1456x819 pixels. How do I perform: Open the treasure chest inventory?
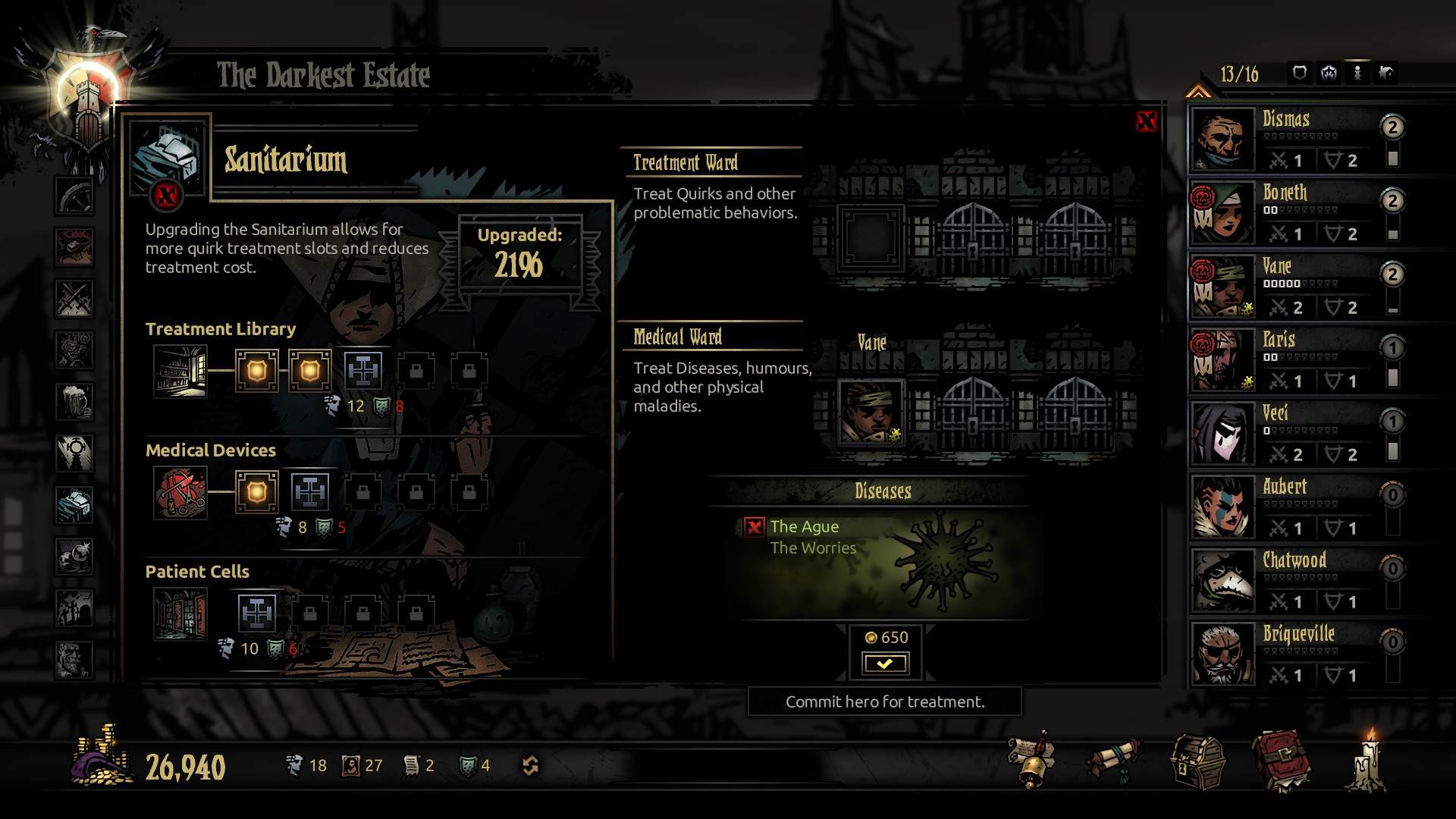pos(1197,761)
